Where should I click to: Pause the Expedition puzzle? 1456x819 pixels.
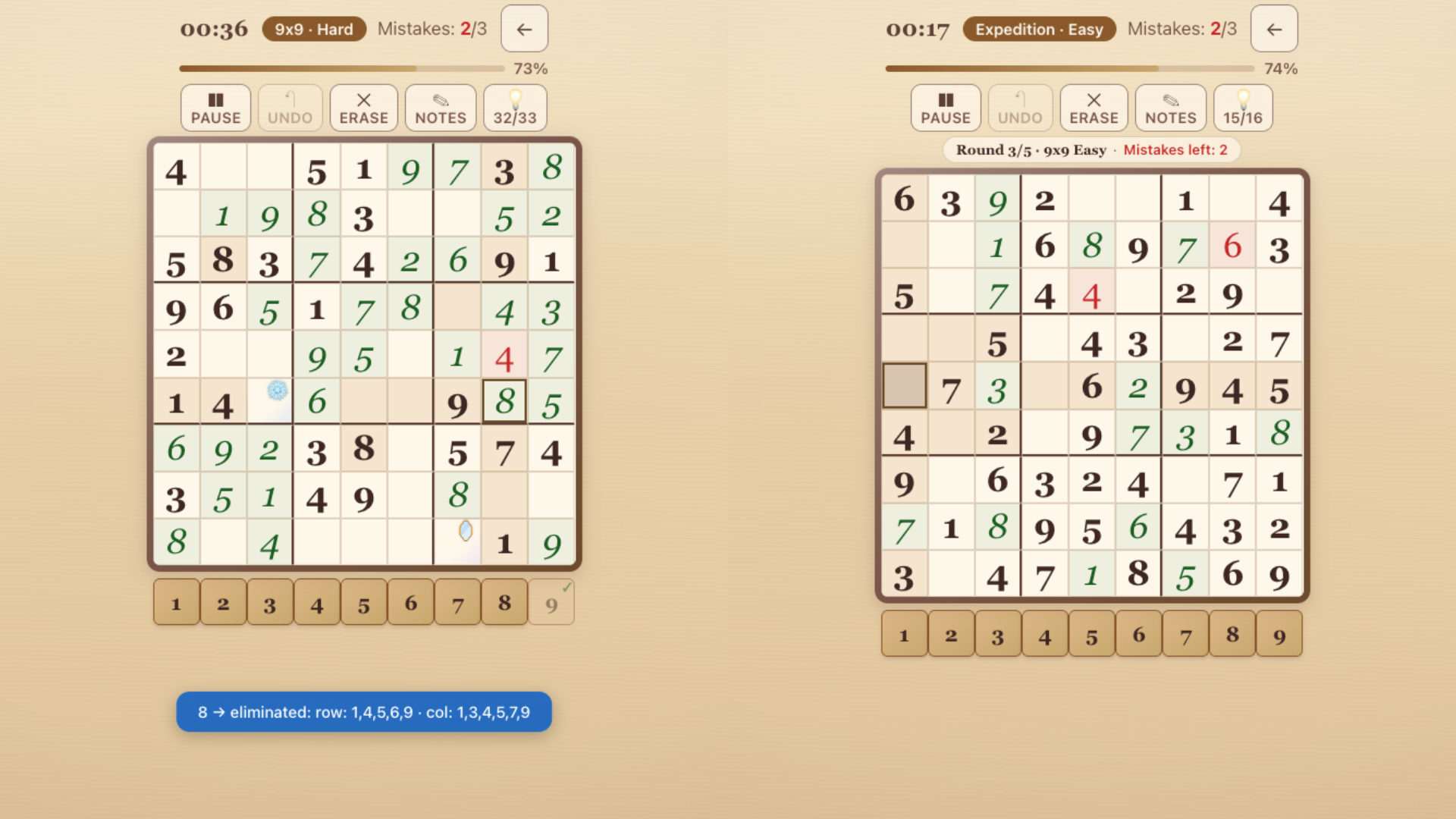[x=945, y=107]
